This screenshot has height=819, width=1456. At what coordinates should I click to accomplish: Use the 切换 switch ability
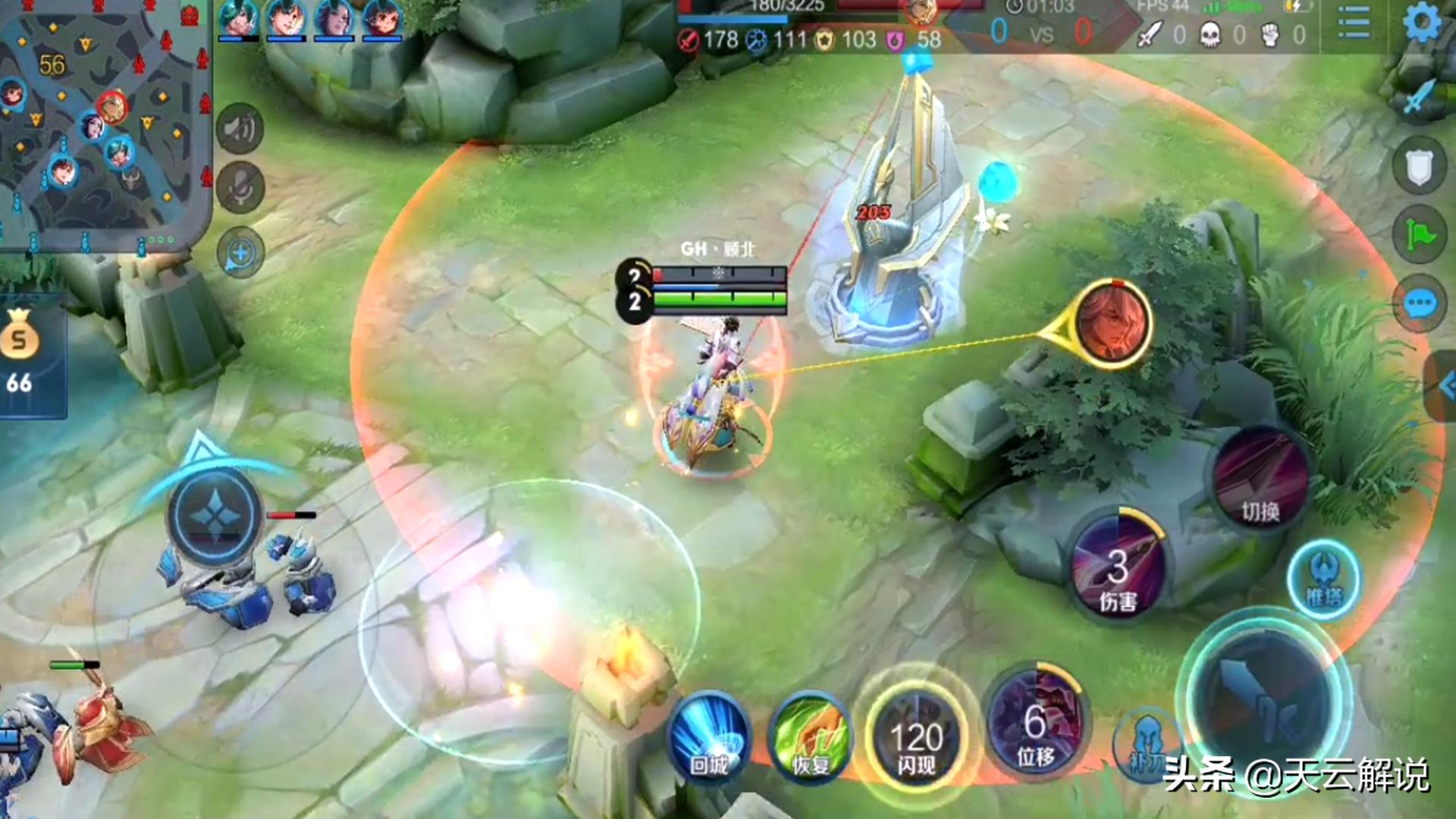tap(1260, 478)
